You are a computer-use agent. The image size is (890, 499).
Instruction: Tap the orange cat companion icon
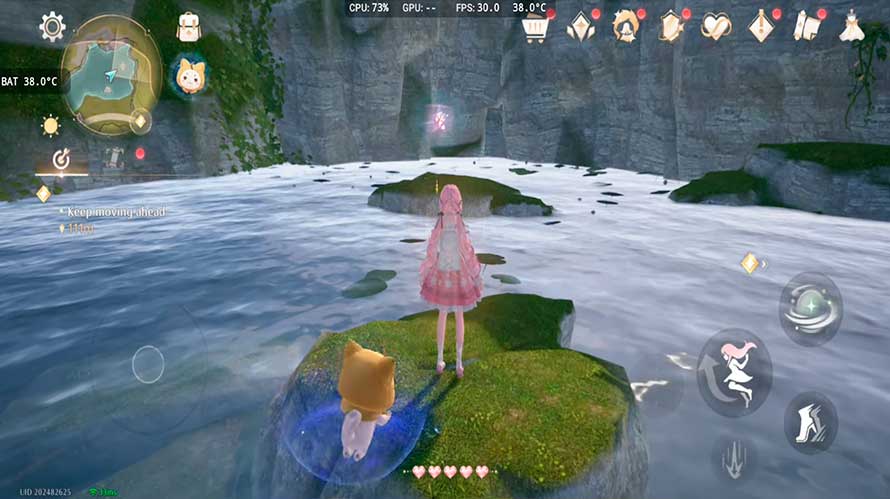188,75
